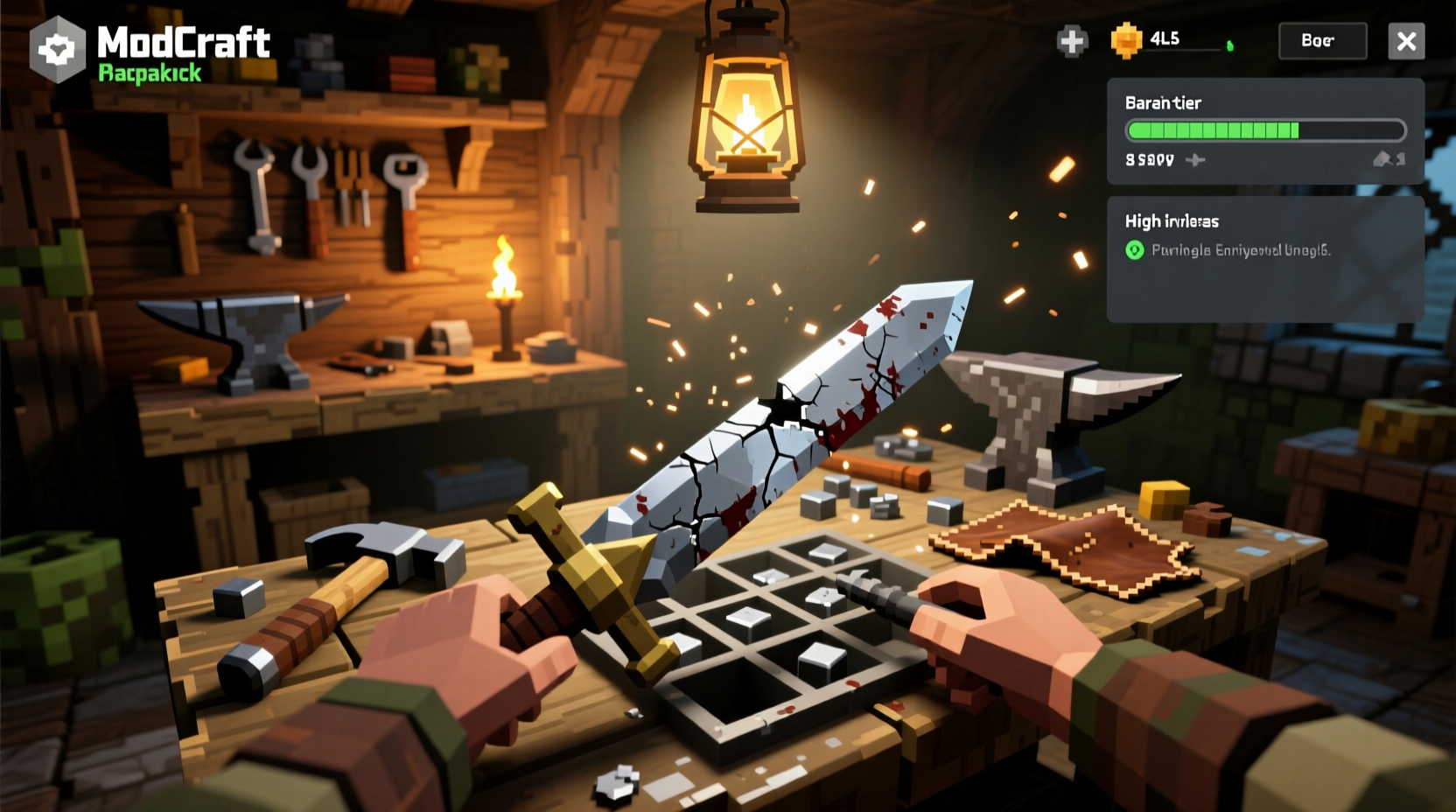Click the plus icon near the top bar
This screenshot has width=1456, height=812.
pyautogui.click(x=1072, y=40)
